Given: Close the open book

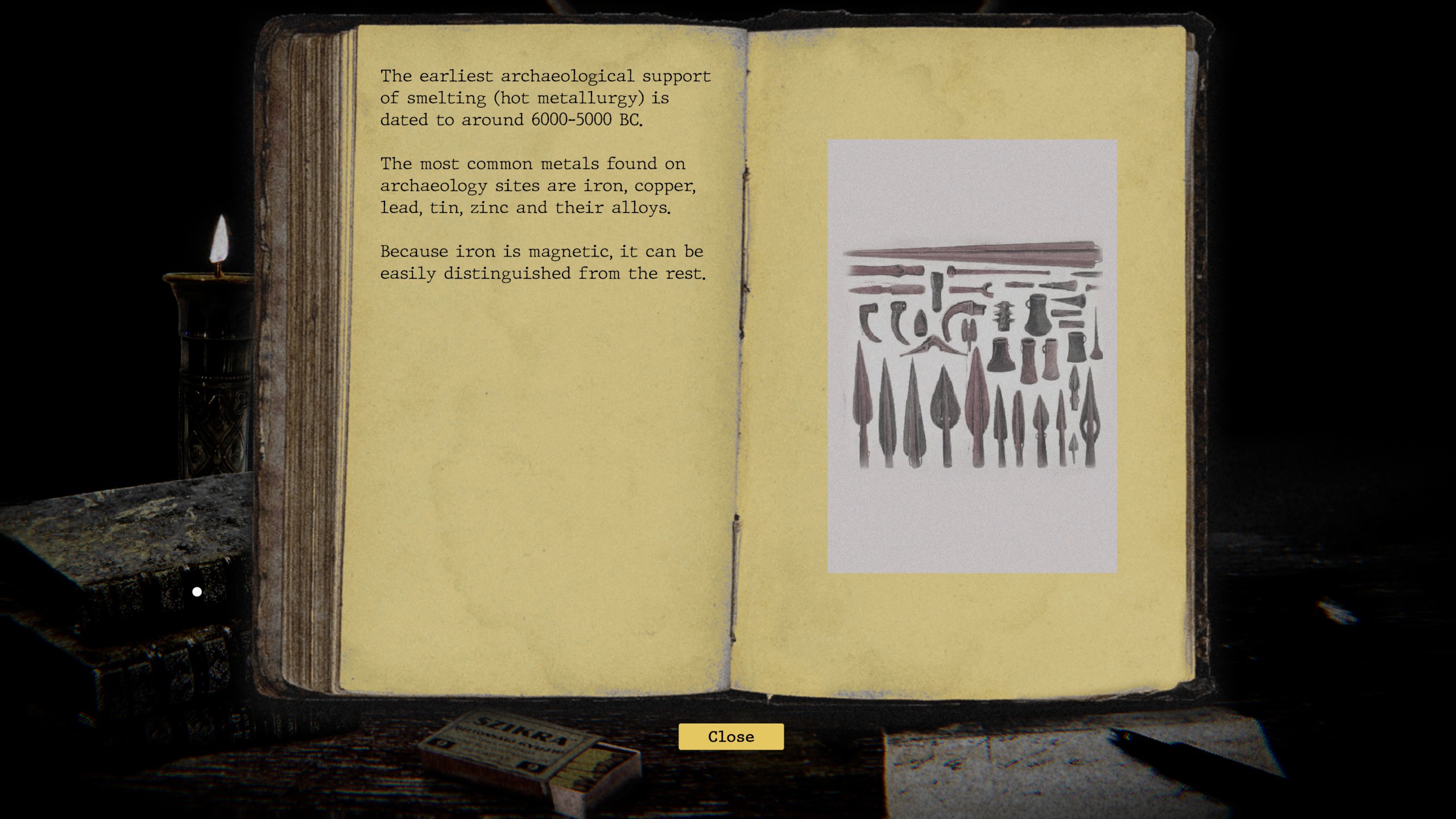Looking at the screenshot, I should [x=731, y=737].
